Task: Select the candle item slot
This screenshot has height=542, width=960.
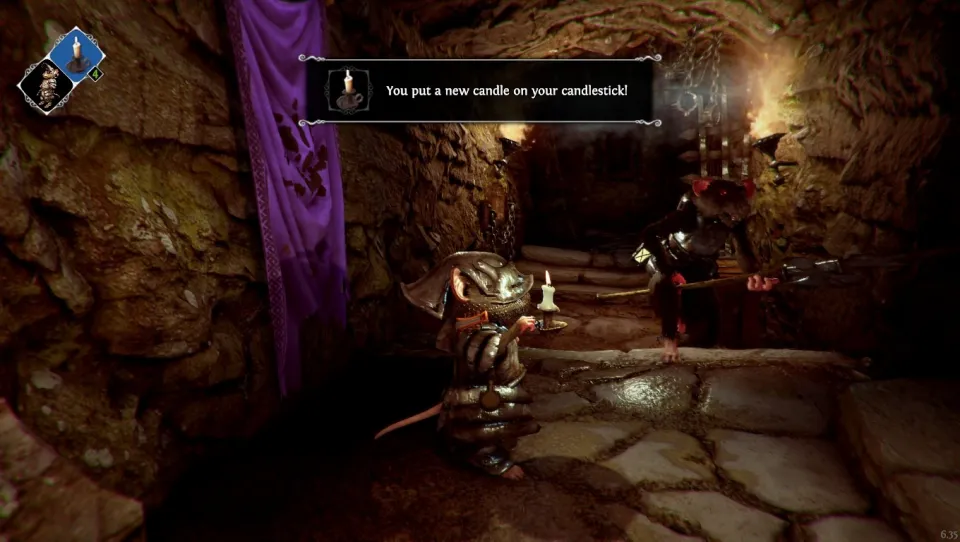Action: coord(77,53)
